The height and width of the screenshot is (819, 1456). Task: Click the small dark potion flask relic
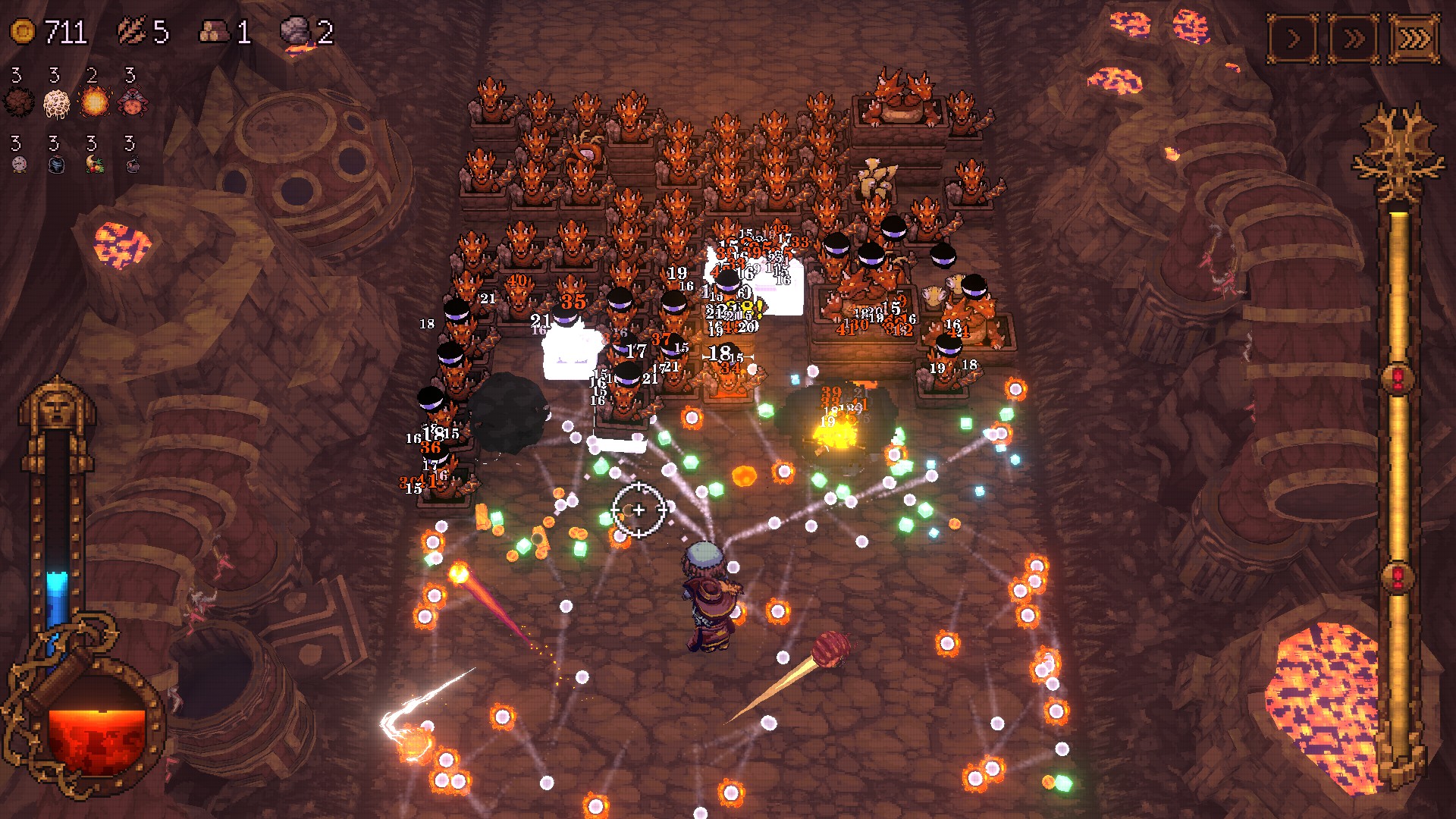[133, 164]
